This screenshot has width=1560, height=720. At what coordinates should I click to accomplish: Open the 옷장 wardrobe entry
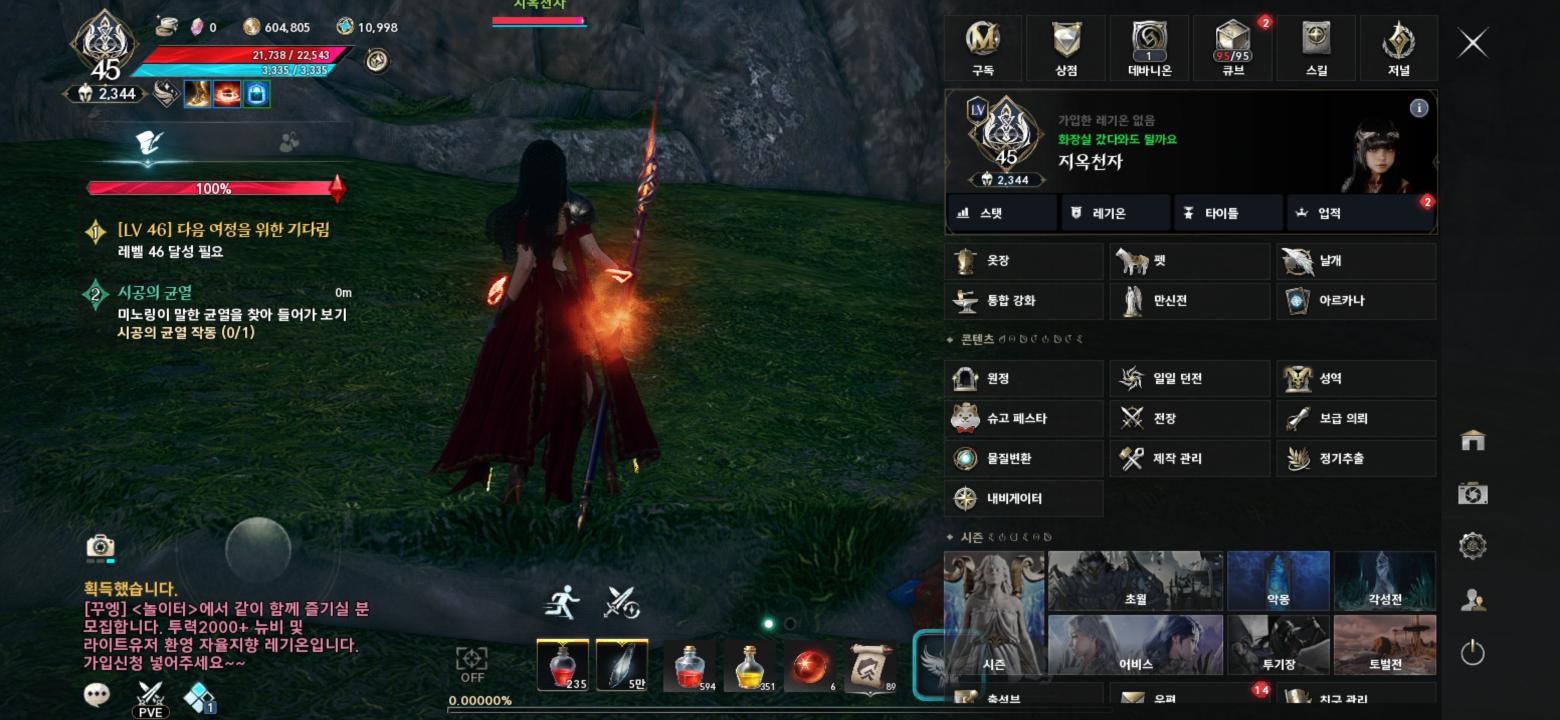pos(1023,261)
